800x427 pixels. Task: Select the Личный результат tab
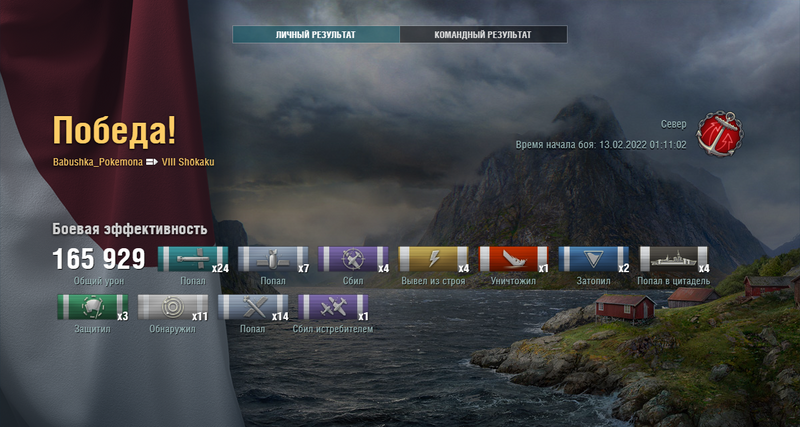316,35
